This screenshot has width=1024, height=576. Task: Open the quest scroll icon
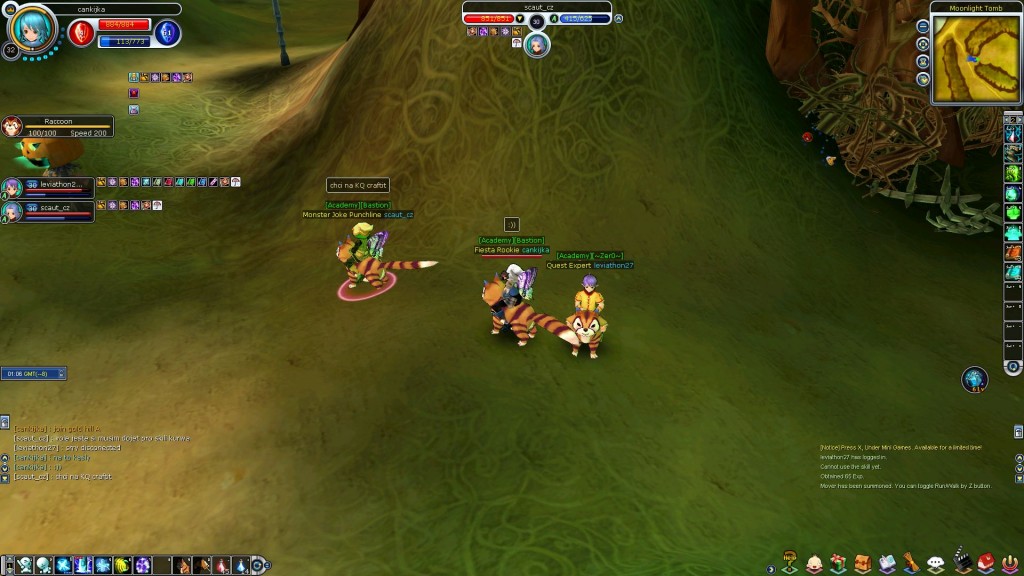click(911, 564)
